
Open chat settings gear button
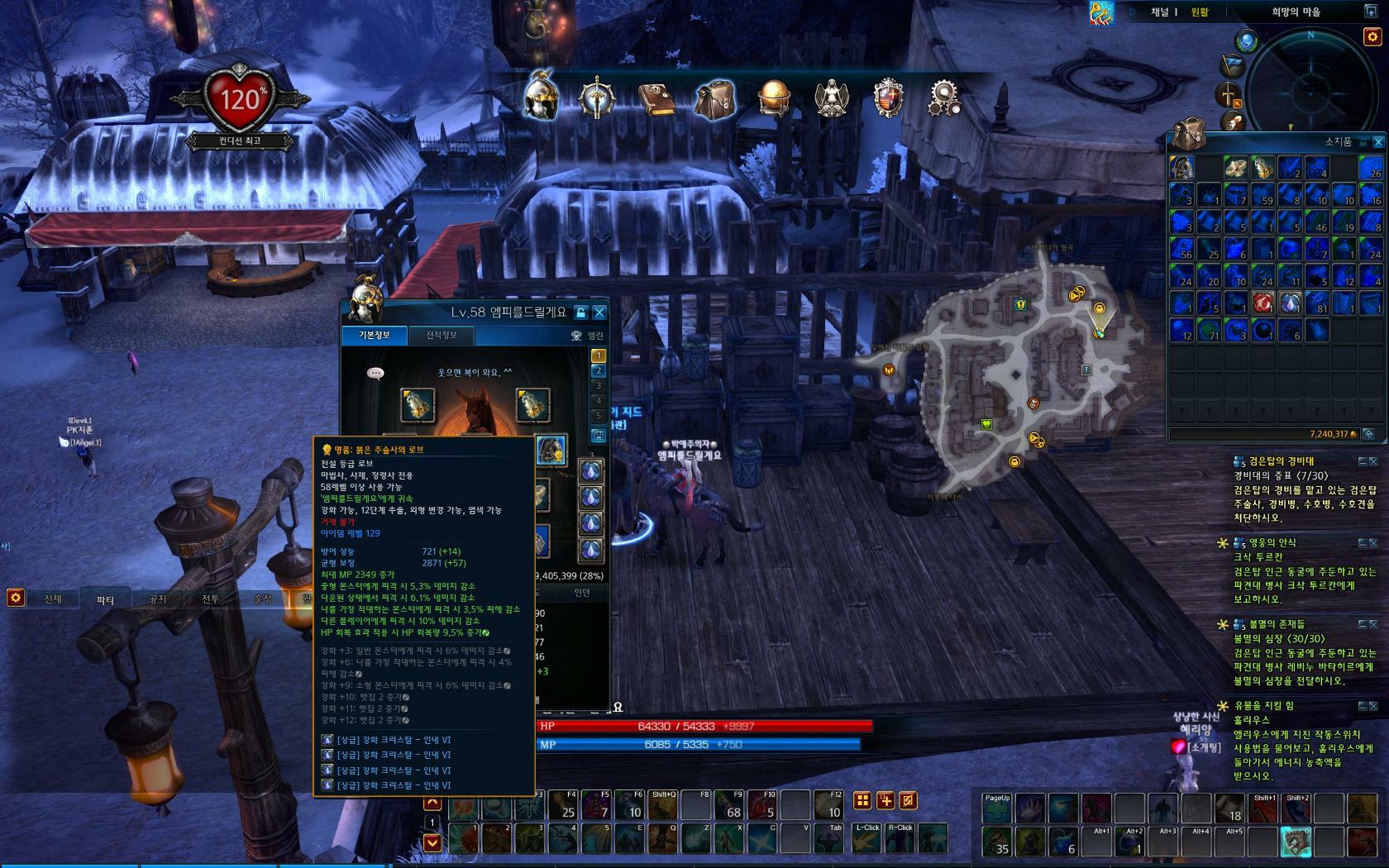click(15, 597)
